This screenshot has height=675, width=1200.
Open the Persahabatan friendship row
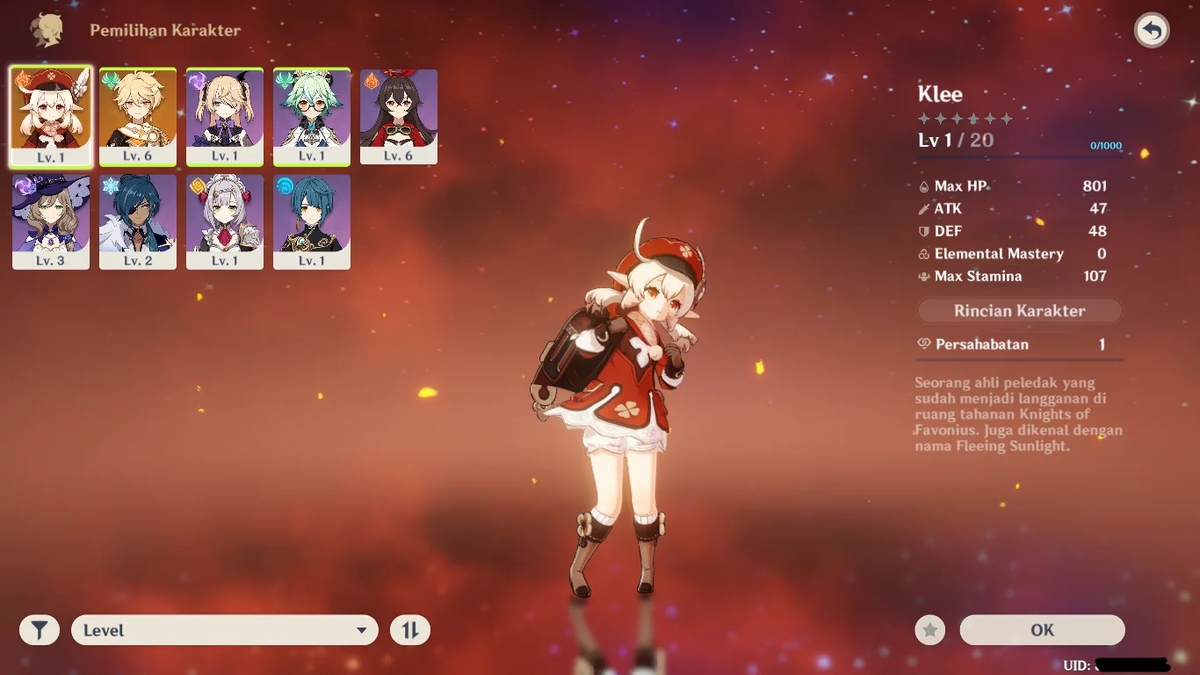coord(1019,344)
